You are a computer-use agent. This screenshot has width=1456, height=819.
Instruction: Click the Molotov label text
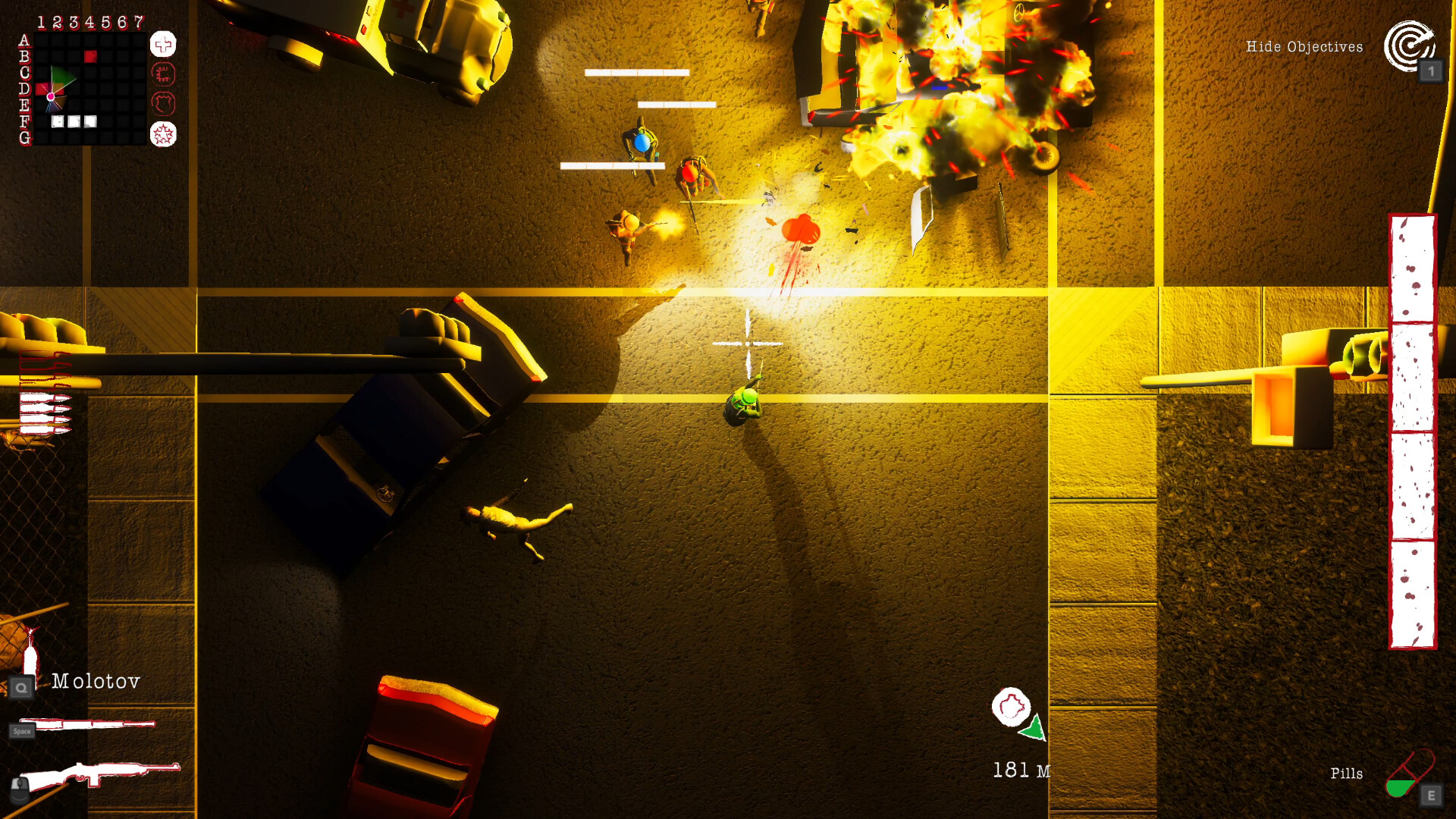(x=96, y=682)
